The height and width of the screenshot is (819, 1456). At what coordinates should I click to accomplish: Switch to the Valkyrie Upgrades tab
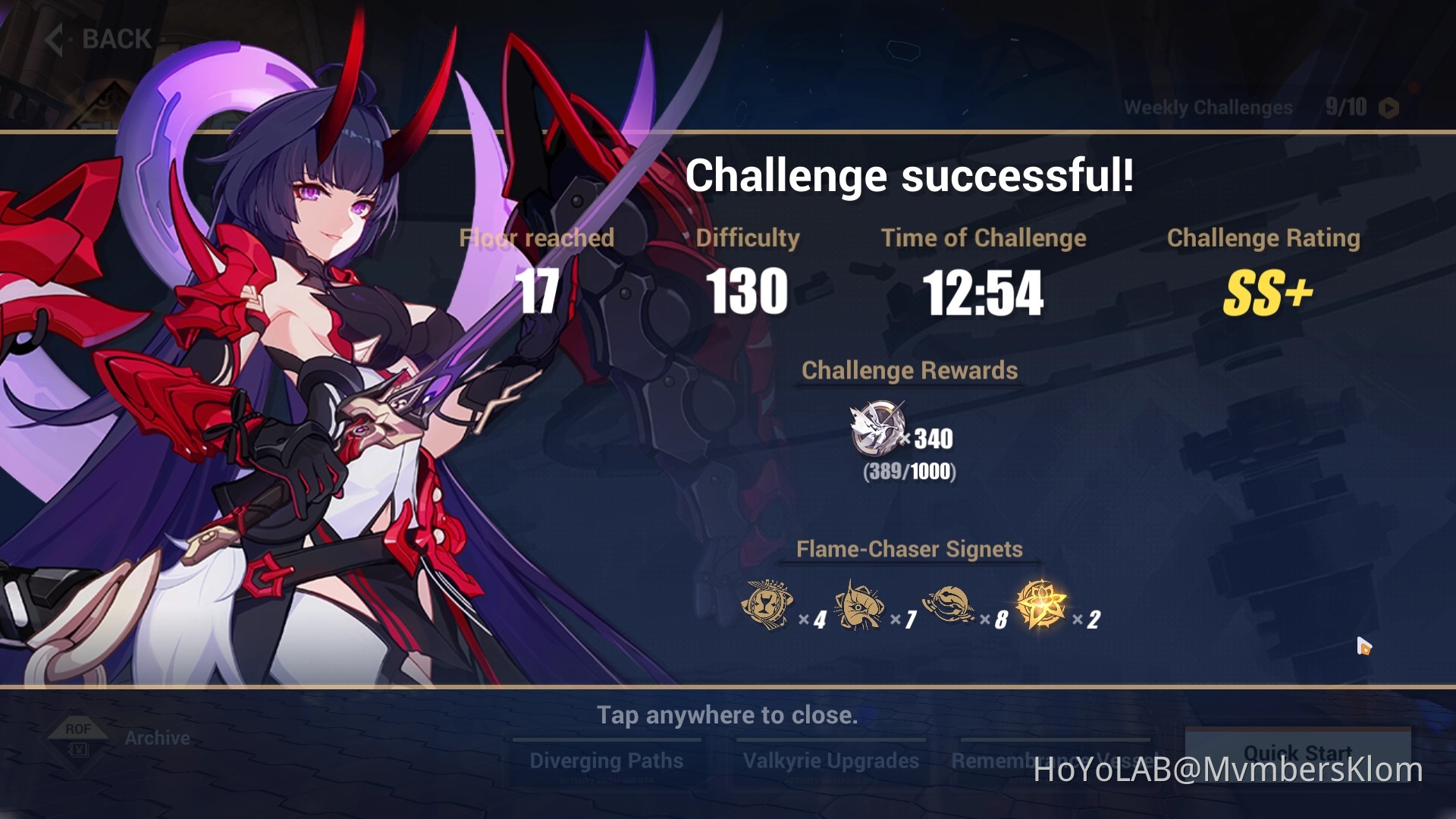[x=830, y=760]
